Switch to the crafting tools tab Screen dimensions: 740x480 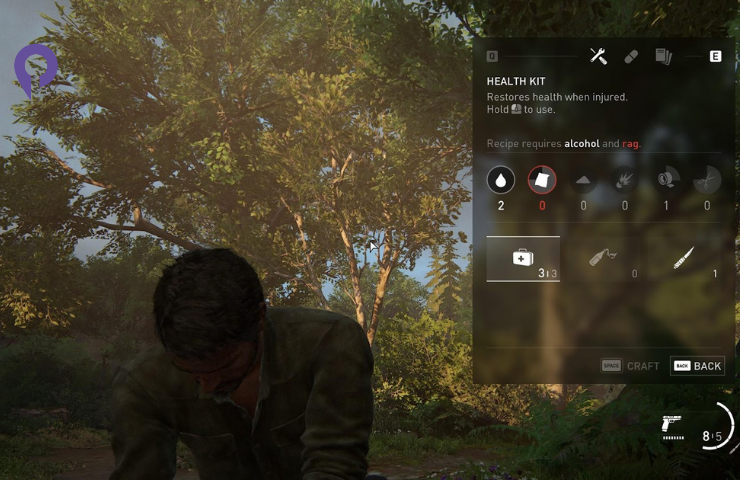pos(598,57)
